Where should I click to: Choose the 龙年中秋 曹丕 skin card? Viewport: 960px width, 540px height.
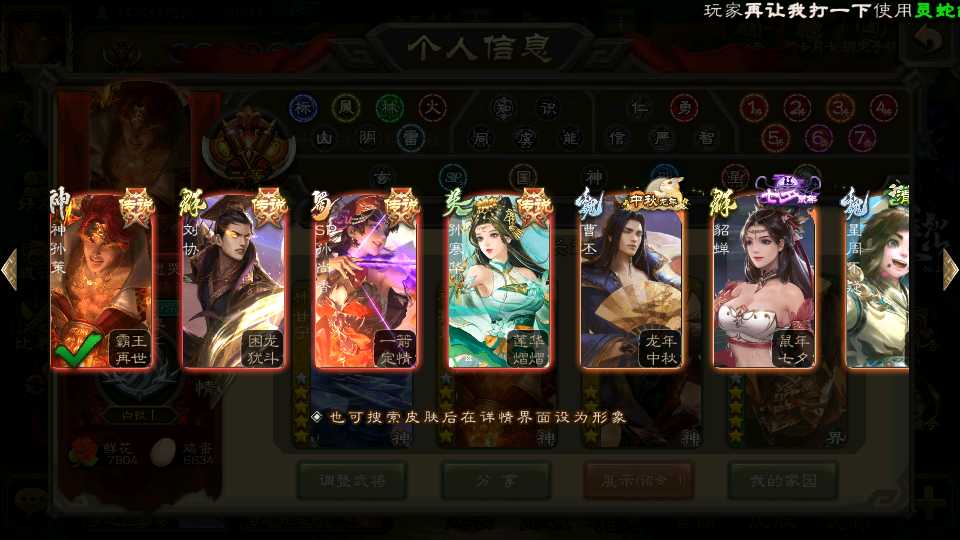(x=631, y=282)
